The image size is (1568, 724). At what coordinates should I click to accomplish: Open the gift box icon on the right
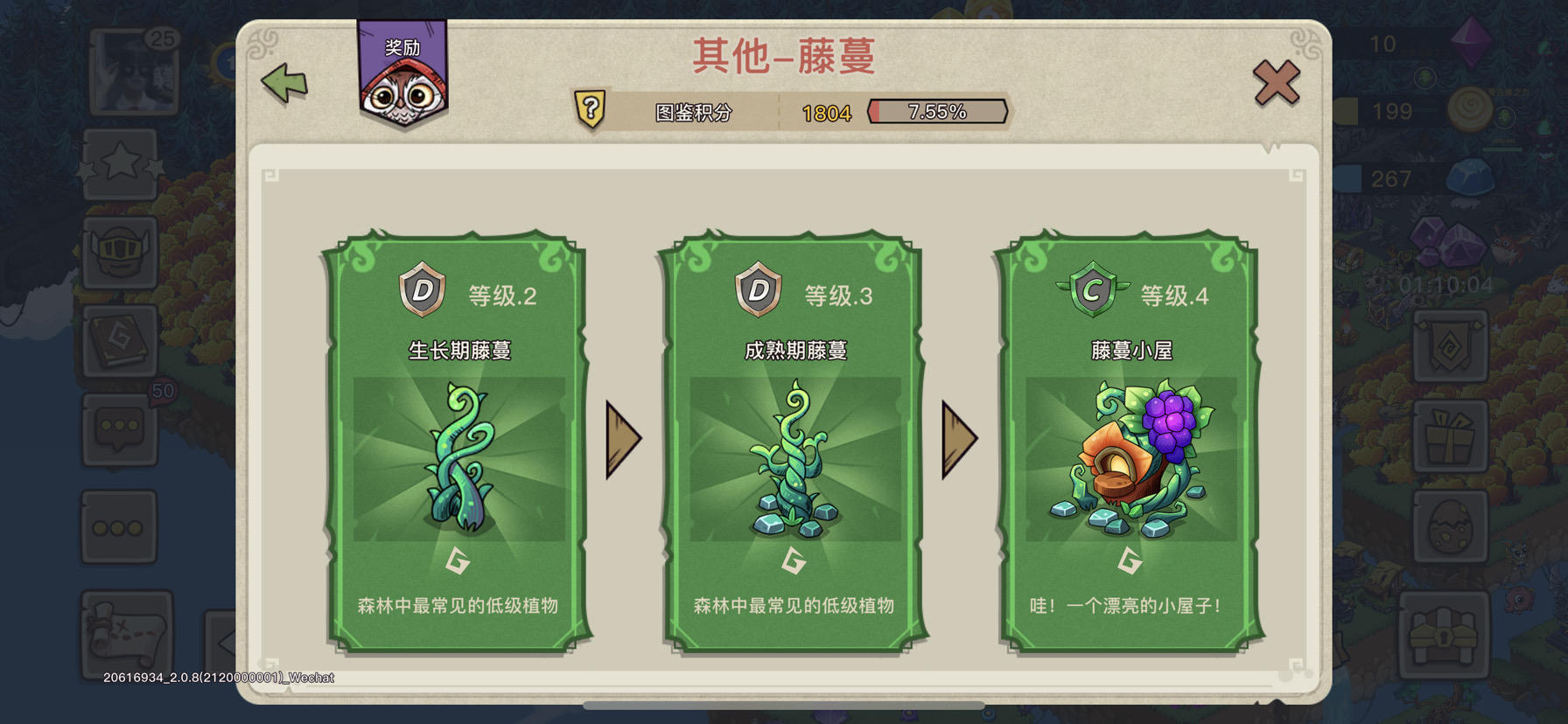1450,434
